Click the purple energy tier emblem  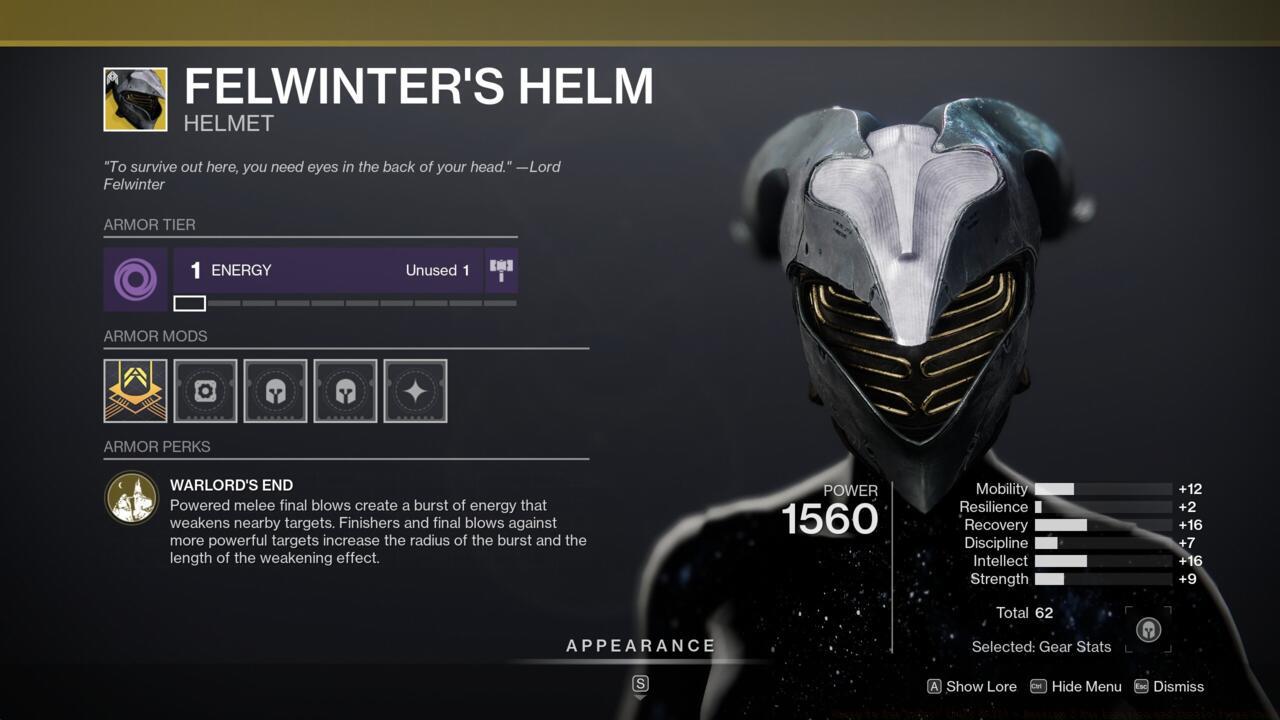(135, 279)
